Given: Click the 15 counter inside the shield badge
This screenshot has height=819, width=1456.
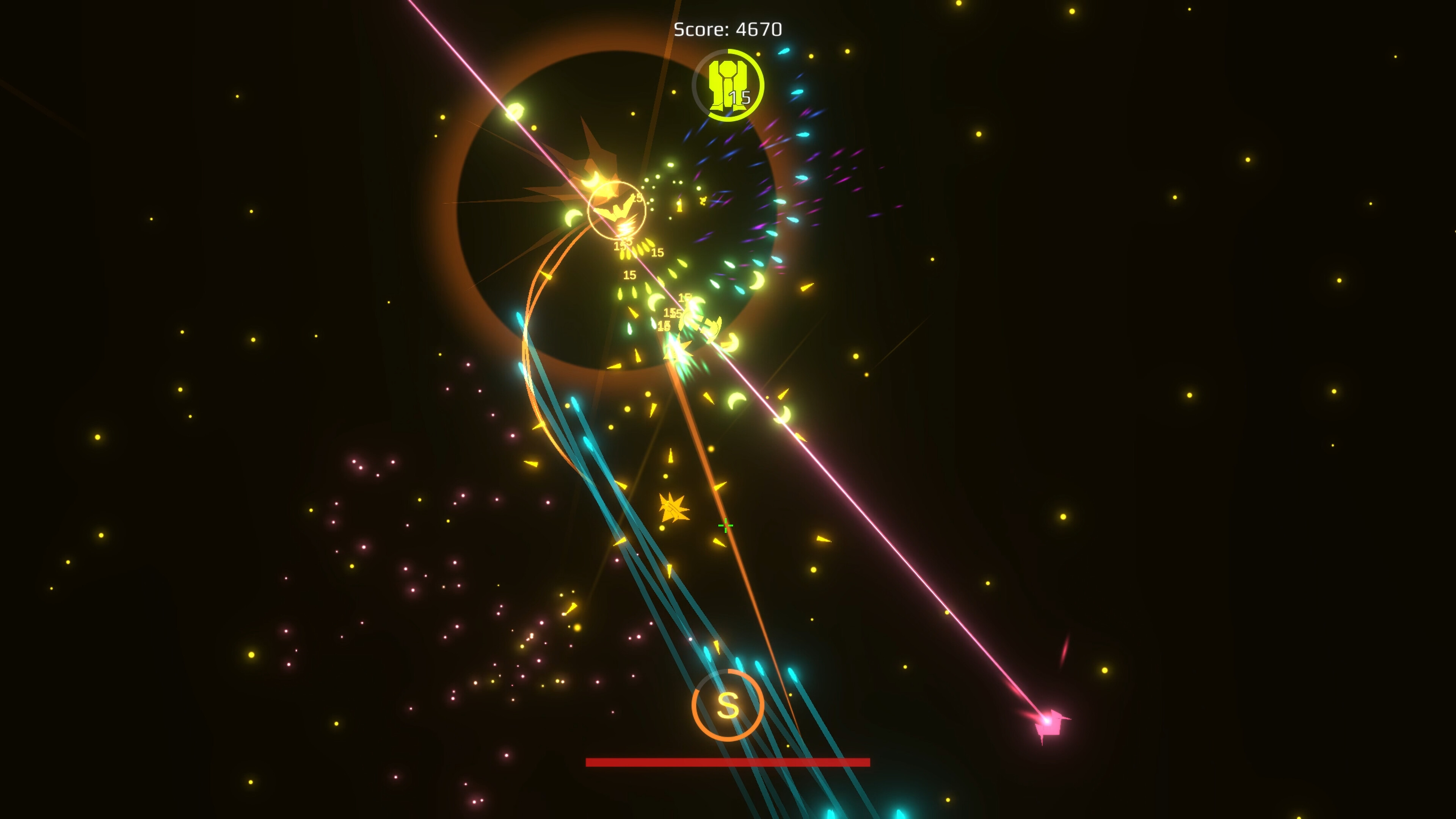Looking at the screenshot, I should pos(741,97).
